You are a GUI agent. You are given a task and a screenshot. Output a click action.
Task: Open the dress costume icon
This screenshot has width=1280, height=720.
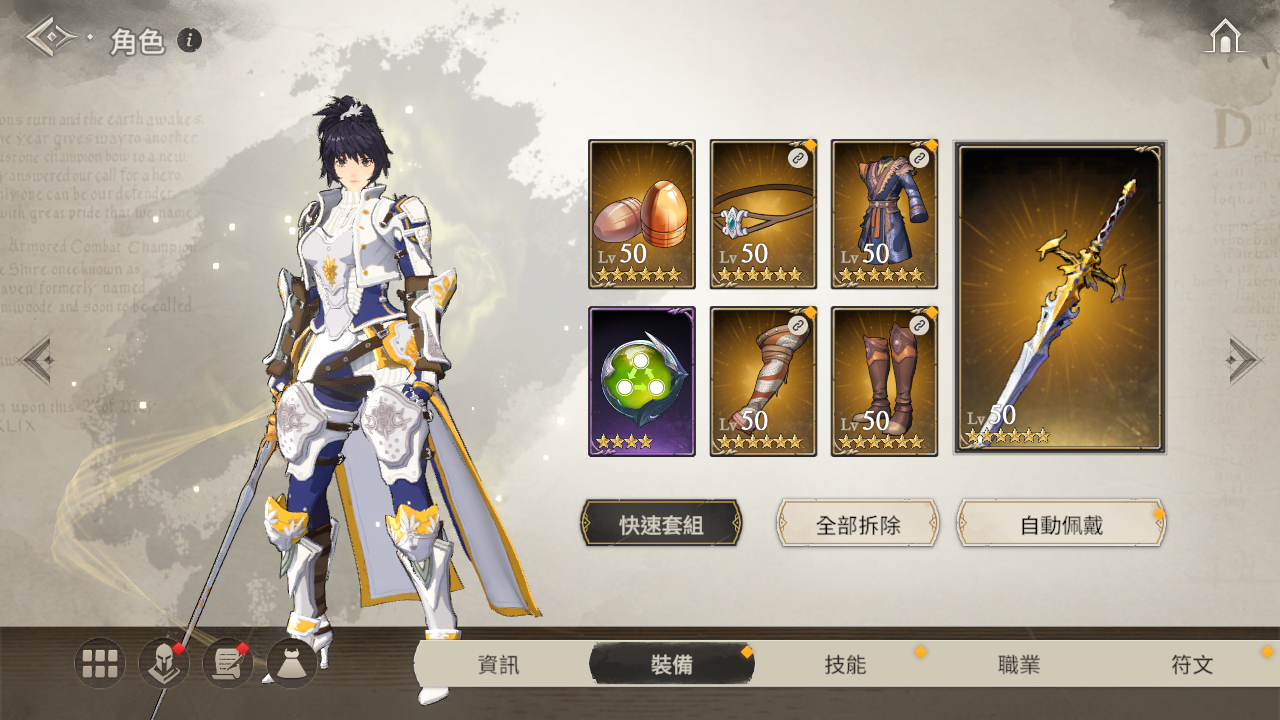(x=292, y=663)
